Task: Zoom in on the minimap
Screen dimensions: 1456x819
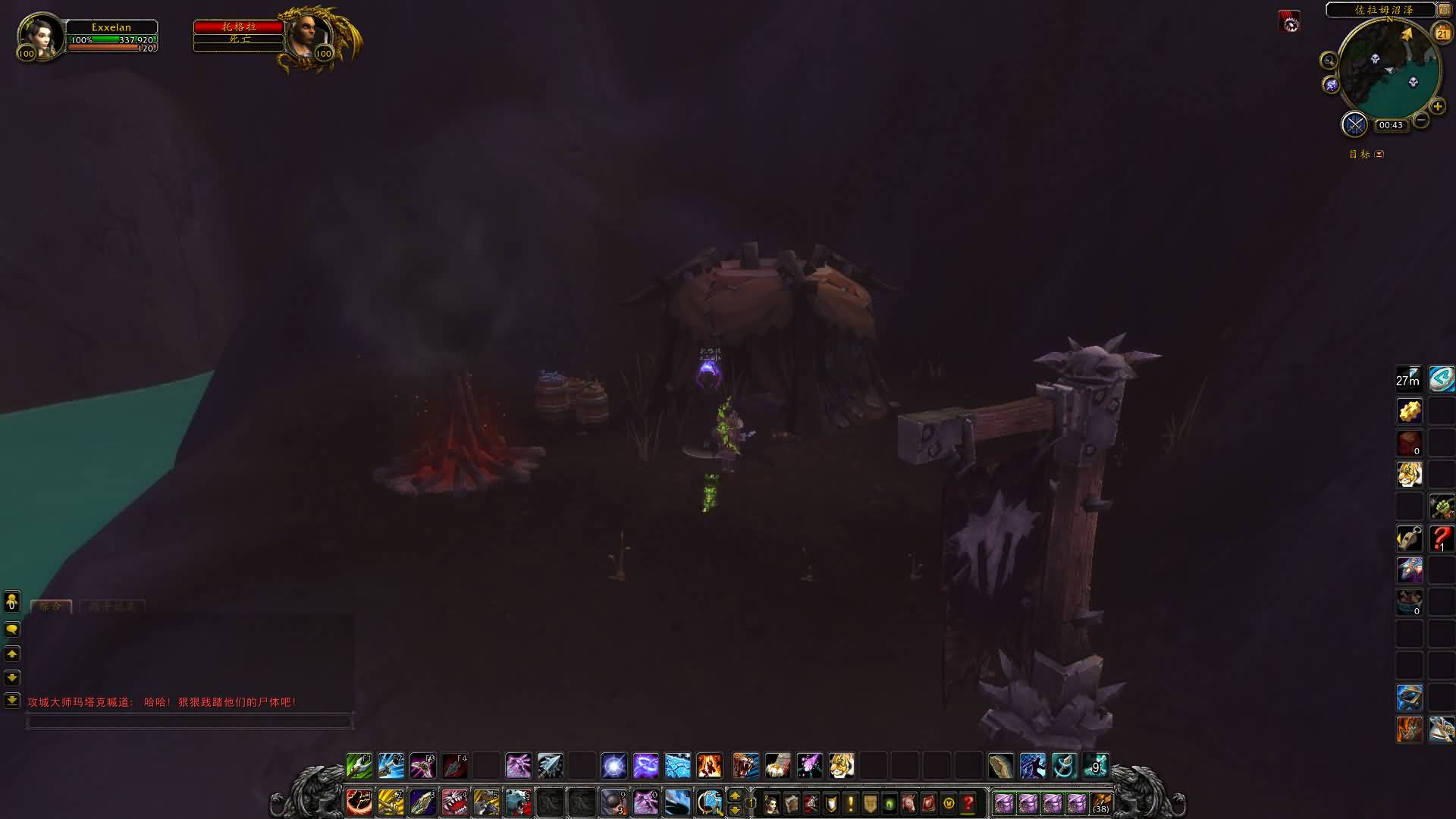Action: click(x=1437, y=106)
